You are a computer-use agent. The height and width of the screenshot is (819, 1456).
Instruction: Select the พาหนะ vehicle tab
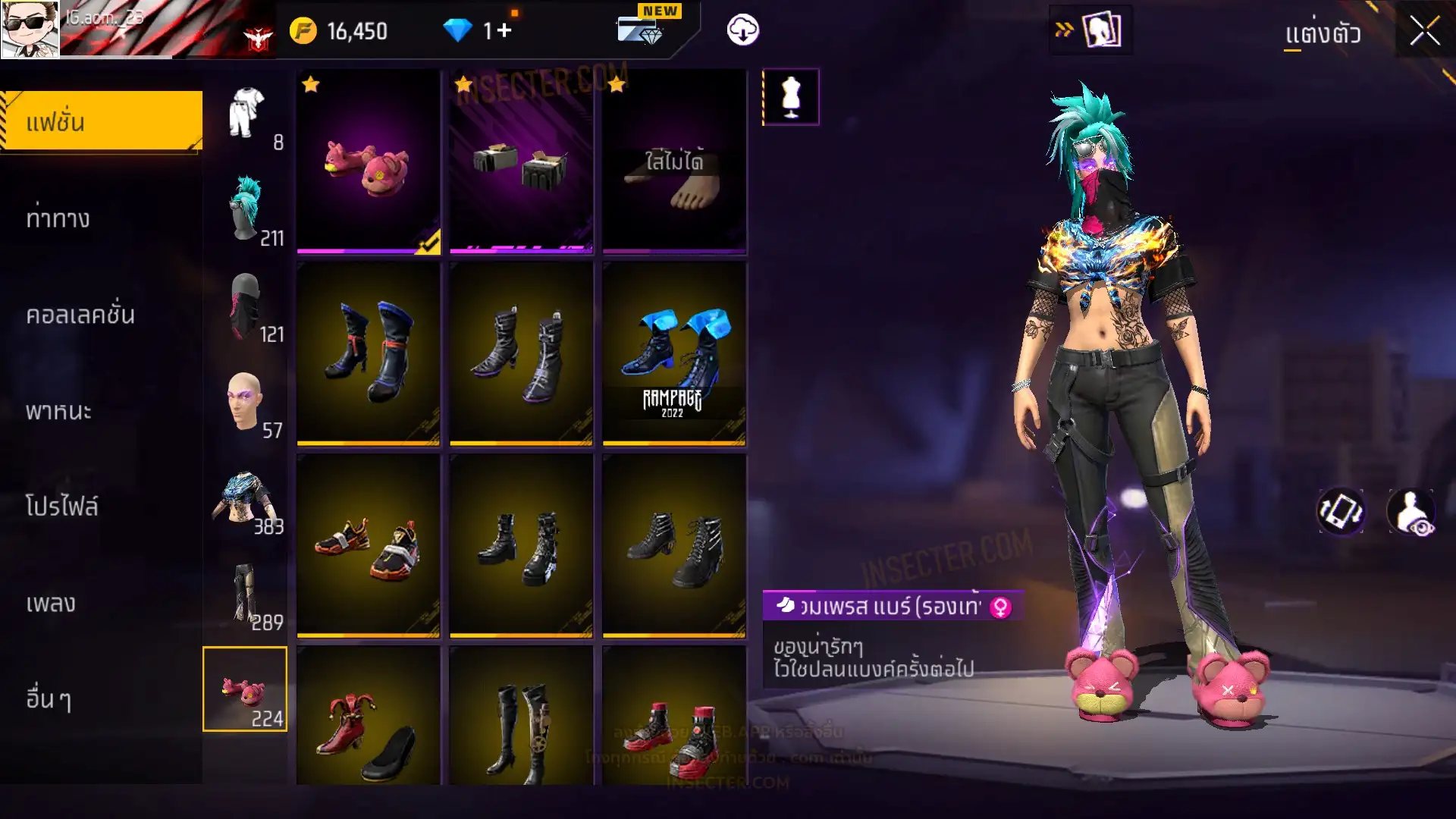click(x=58, y=411)
